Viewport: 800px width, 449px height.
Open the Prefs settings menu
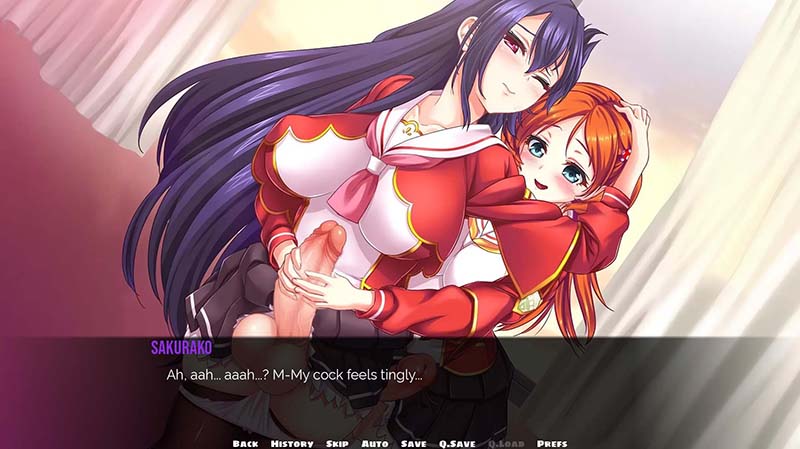[x=552, y=443]
